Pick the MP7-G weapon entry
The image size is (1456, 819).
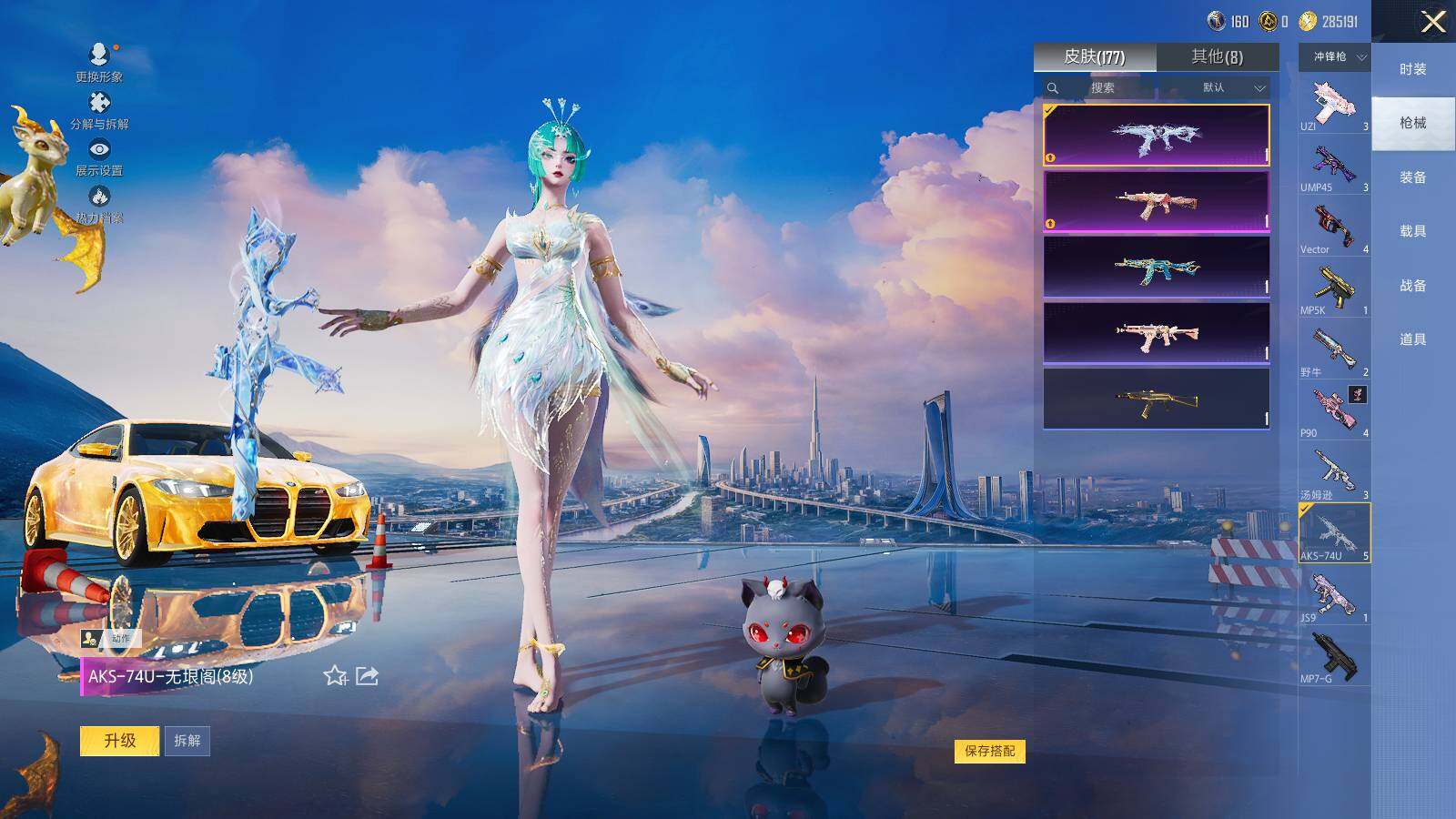(1334, 657)
